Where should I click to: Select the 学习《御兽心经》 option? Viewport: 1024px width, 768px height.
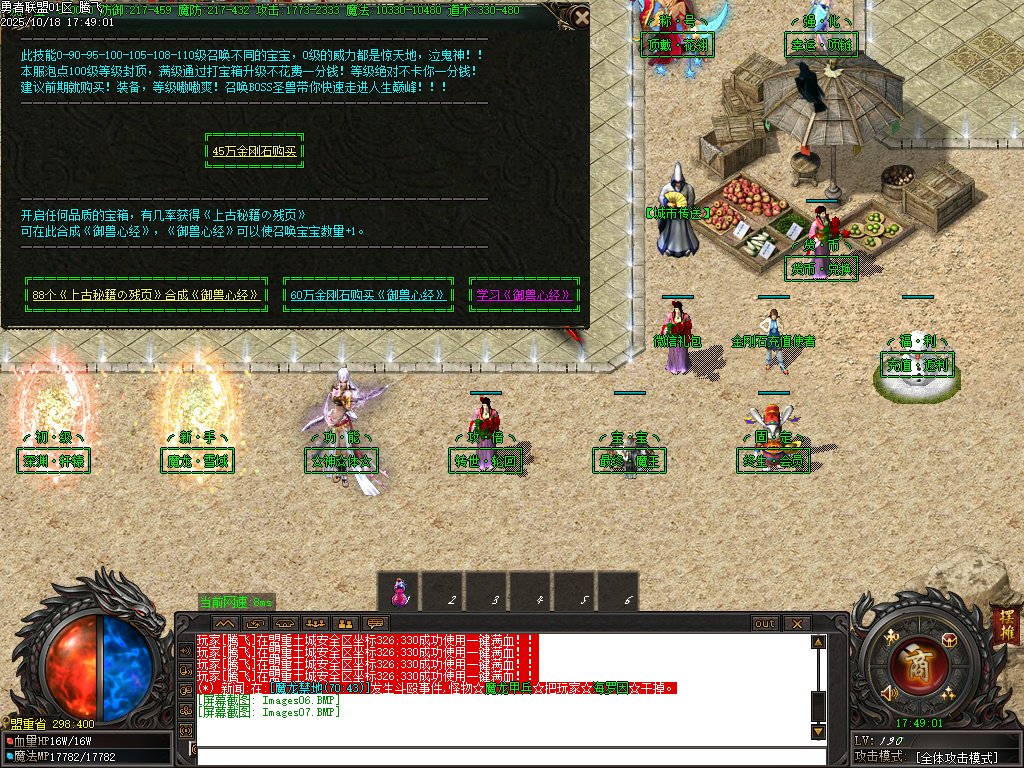coord(523,295)
